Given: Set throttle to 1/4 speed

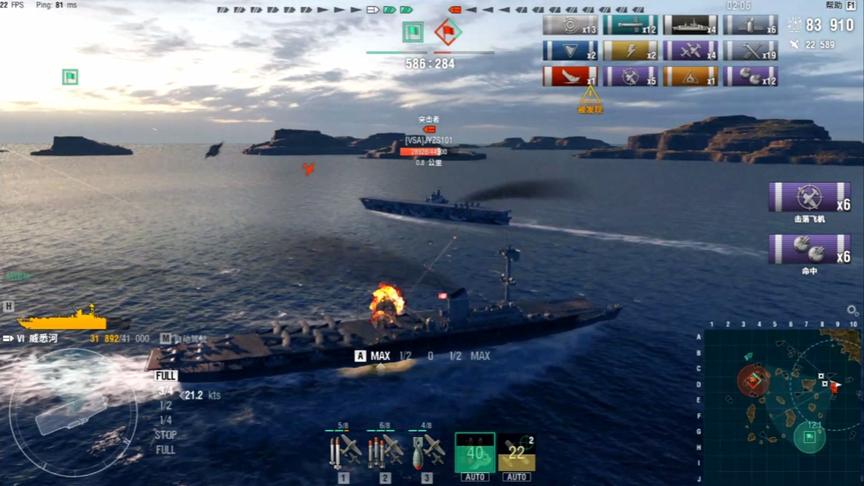Looking at the screenshot, I should [166, 420].
